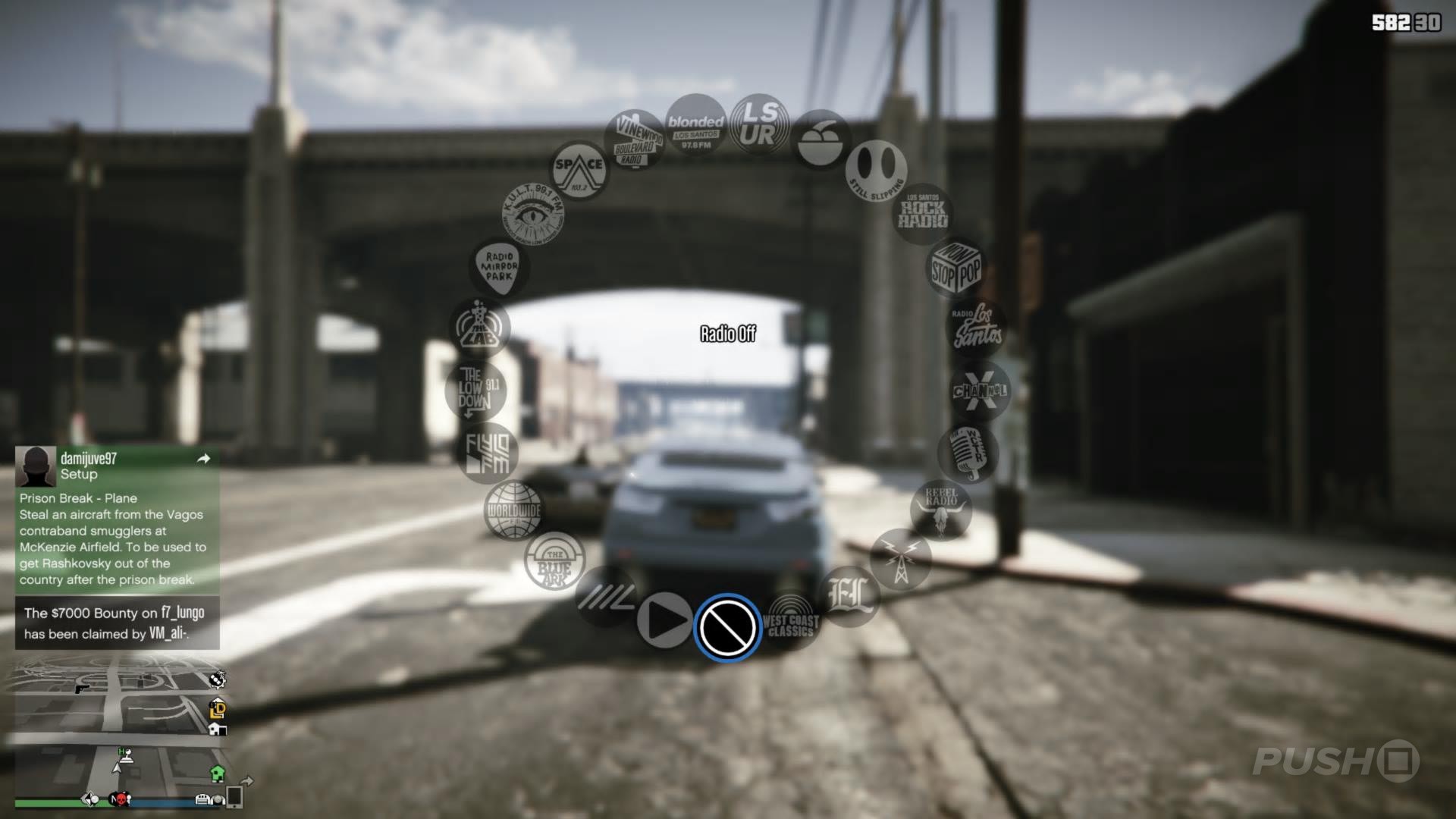This screenshot has width=1456, height=819.
Task: Select Radio Mirror Park
Action: 500,267
